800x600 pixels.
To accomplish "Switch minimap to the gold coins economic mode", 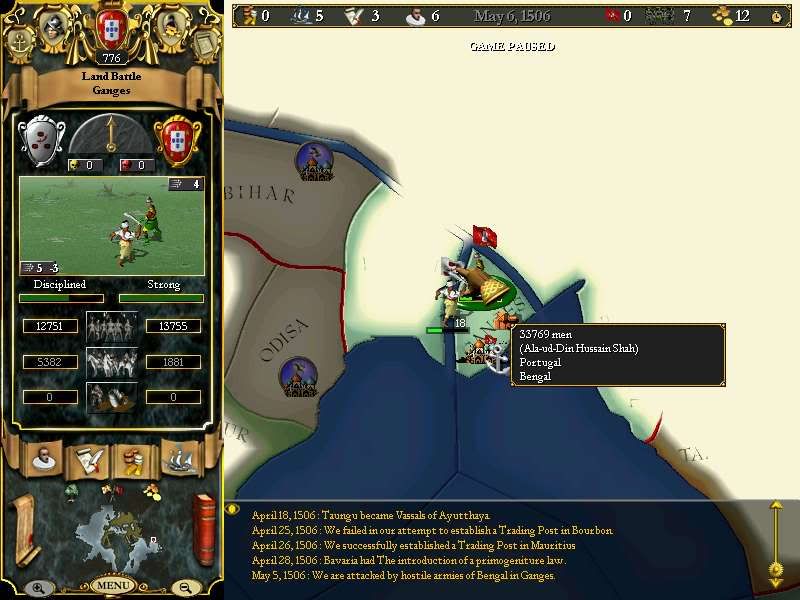I will click(151, 491).
